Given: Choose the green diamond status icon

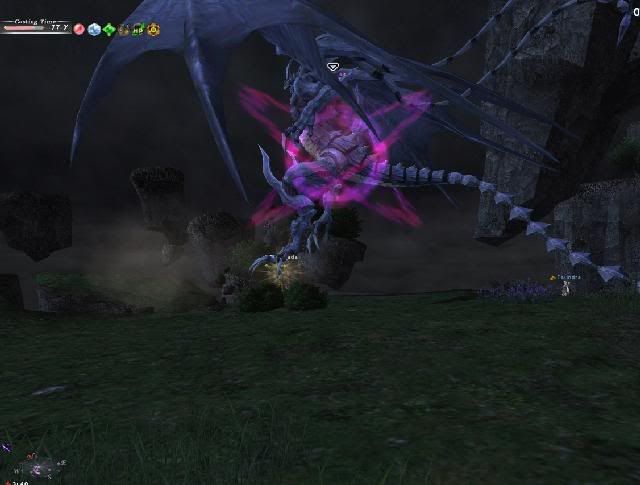Looking at the screenshot, I should tap(109, 29).
